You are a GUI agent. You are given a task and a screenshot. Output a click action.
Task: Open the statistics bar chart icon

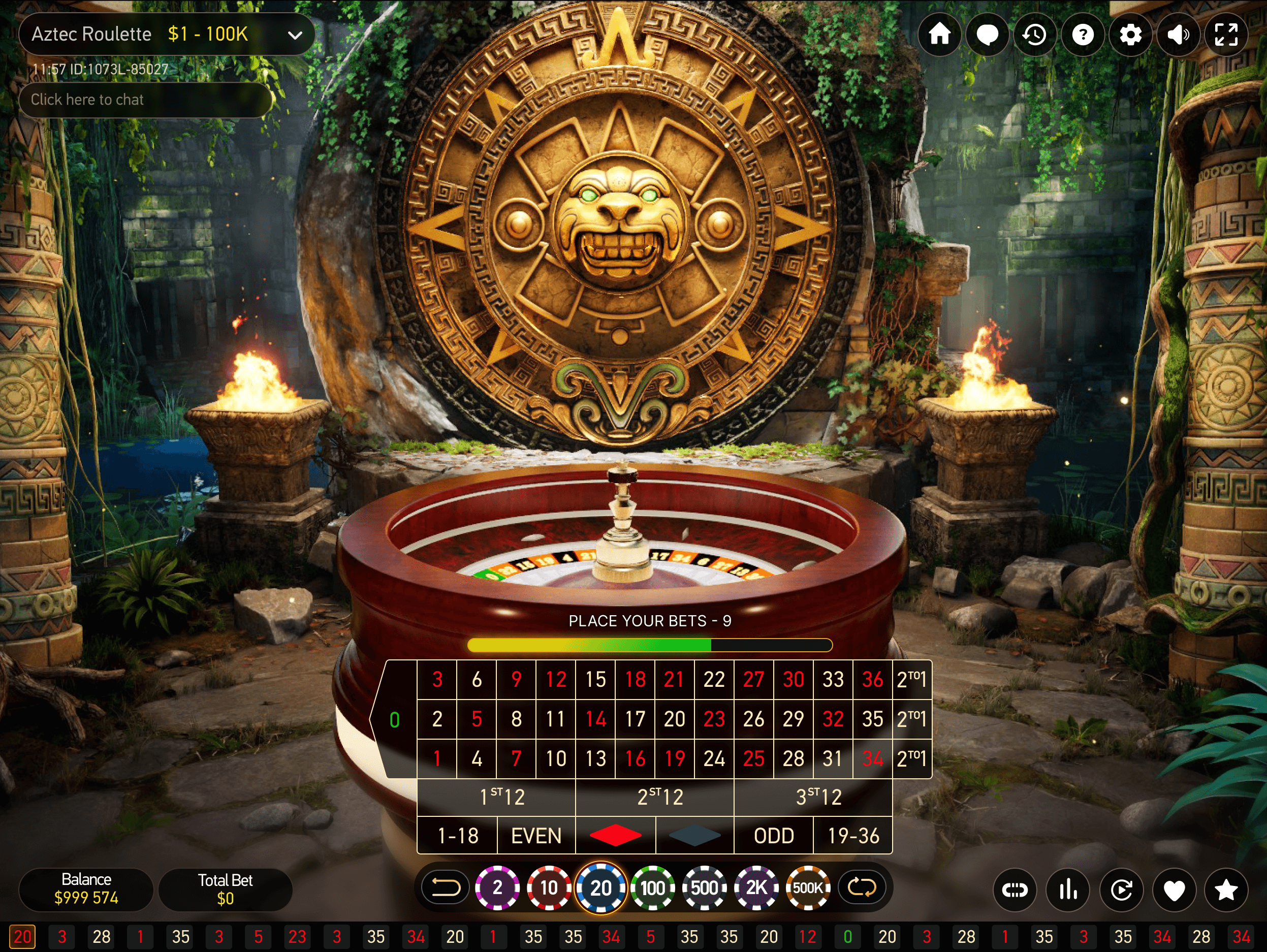point(1068,890)
